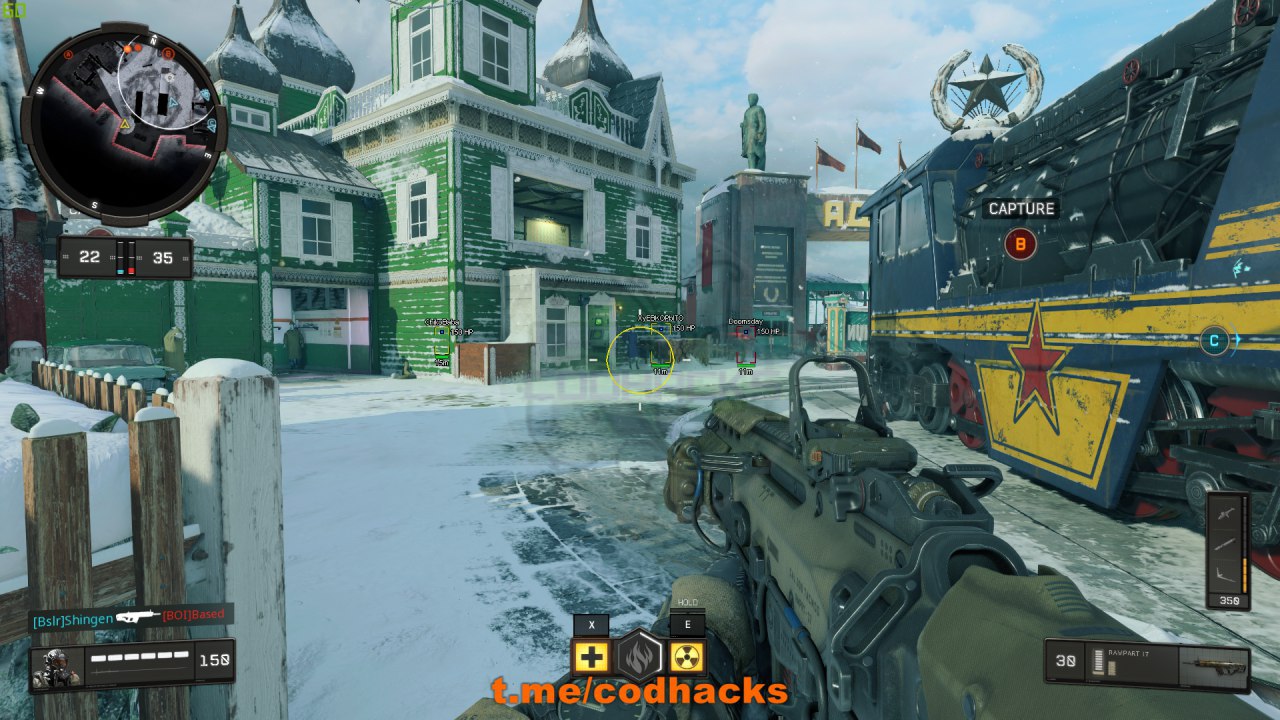Select the Rampart 17 weapon icon

[1212, 662]
